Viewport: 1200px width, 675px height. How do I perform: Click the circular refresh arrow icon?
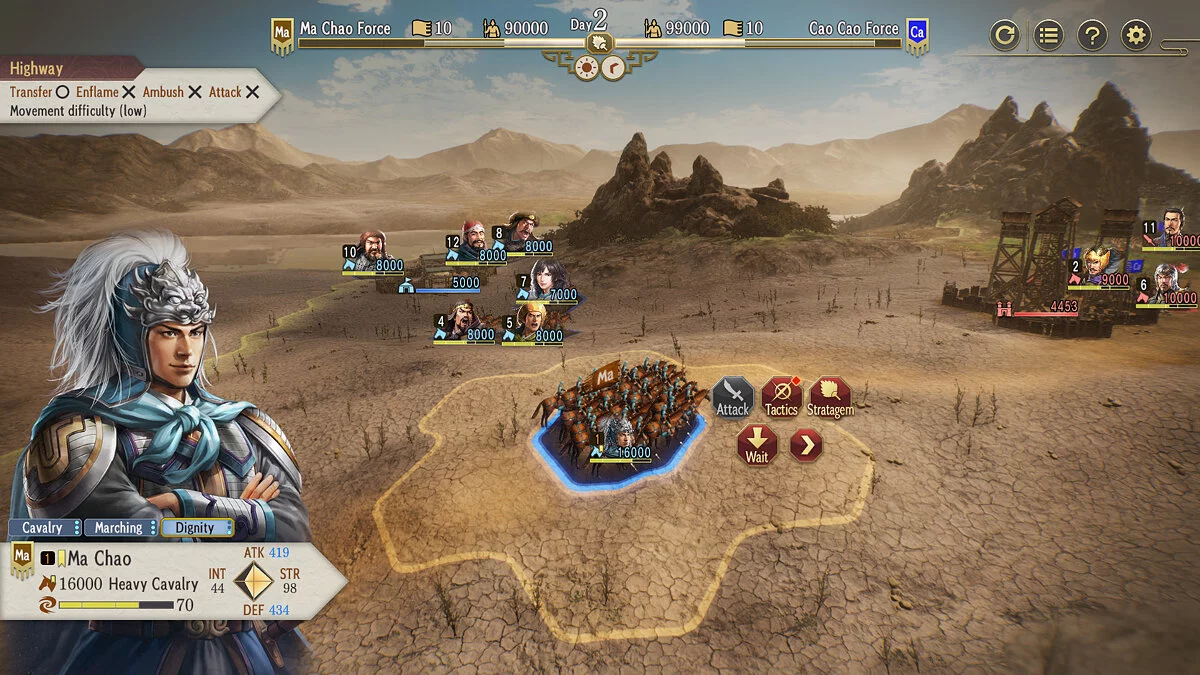(1005, 36)
